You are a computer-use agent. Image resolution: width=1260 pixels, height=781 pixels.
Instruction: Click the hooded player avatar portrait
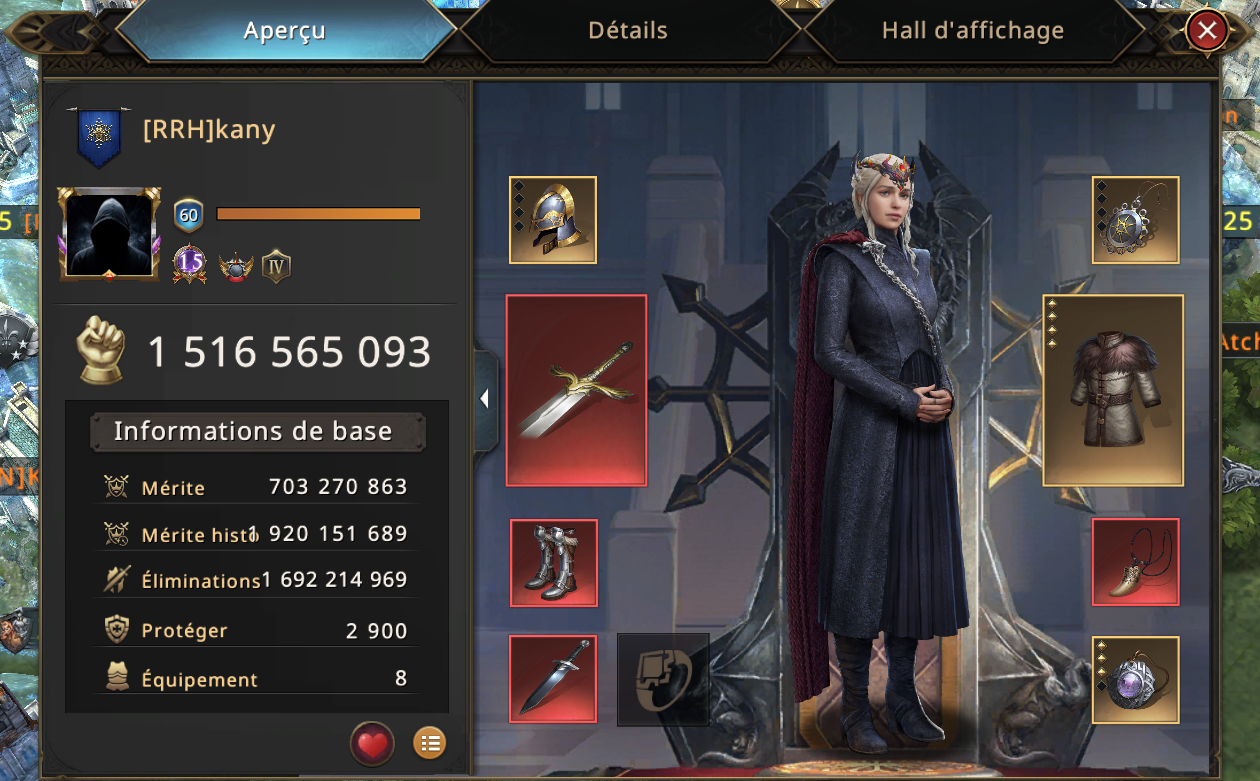tap(109, 233)
